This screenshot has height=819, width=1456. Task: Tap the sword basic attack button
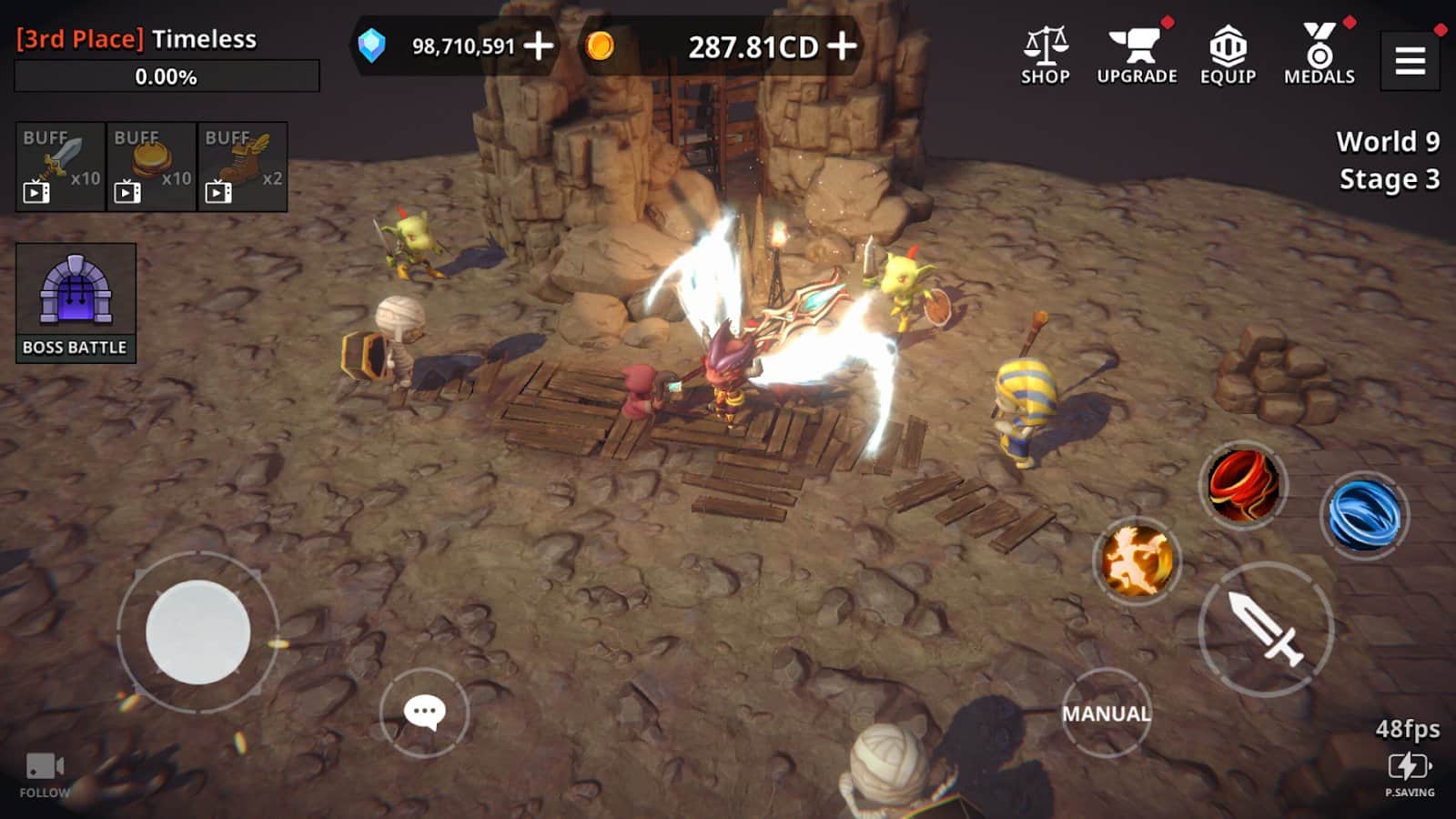(1266, 629)
